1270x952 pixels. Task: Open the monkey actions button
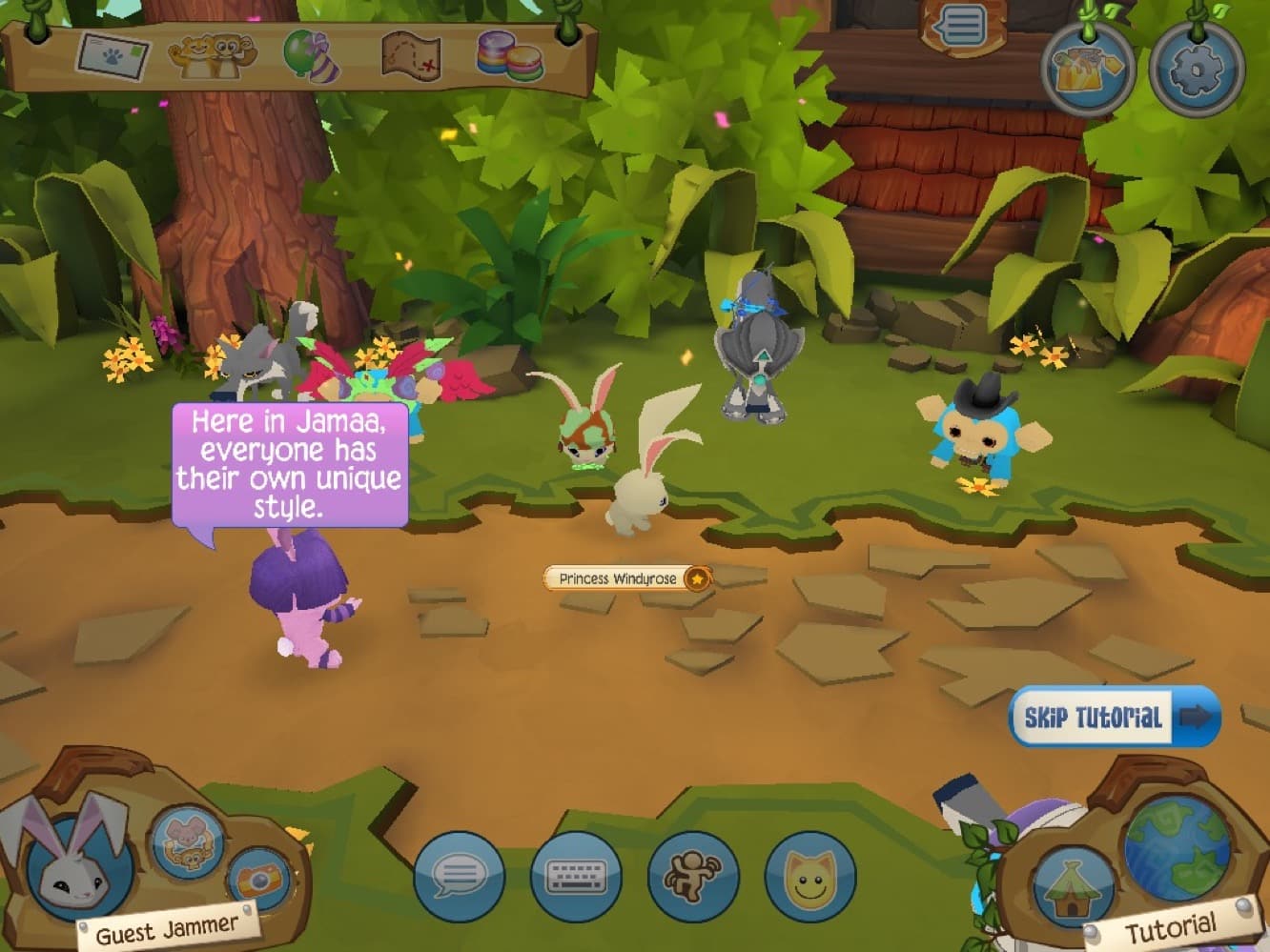pyautogui.click(x=693, y=876)
